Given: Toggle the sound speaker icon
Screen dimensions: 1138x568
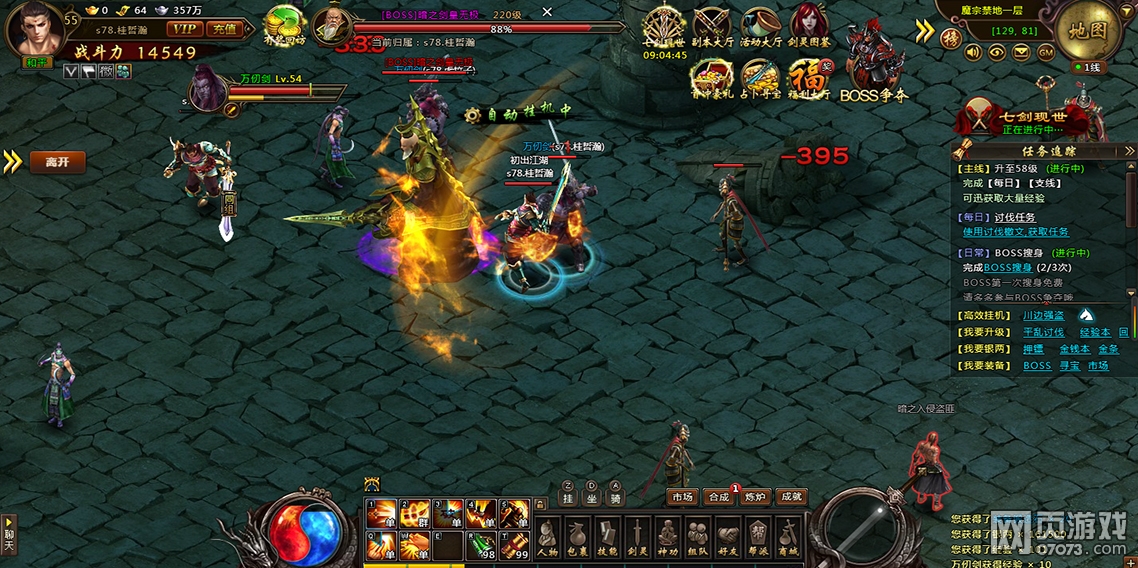Looking at the screenshot, I should (x=973, y=52).
